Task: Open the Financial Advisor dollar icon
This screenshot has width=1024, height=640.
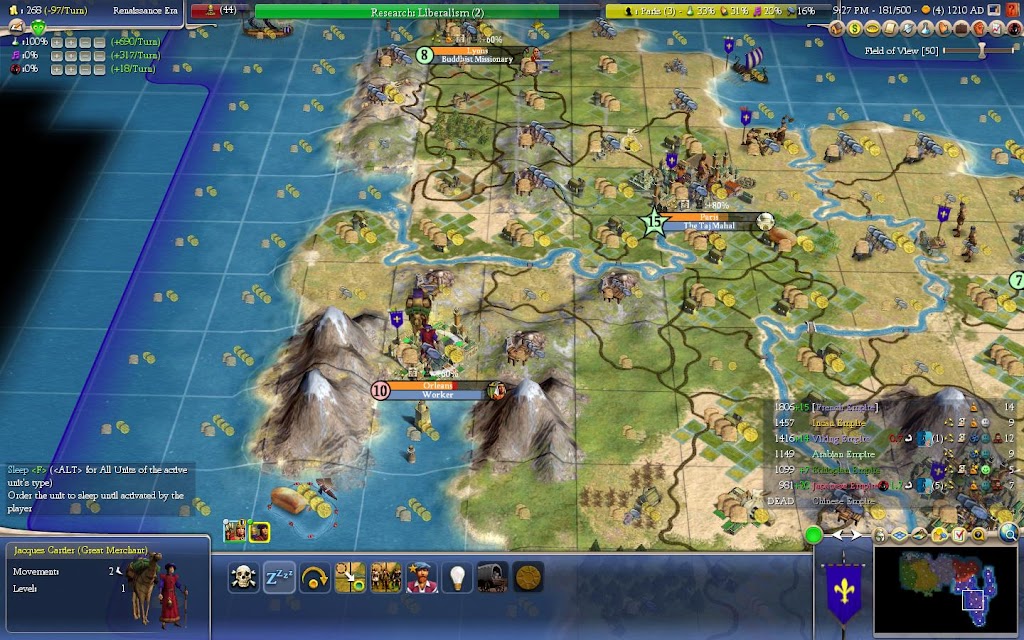Action: (x=855, y=29)
